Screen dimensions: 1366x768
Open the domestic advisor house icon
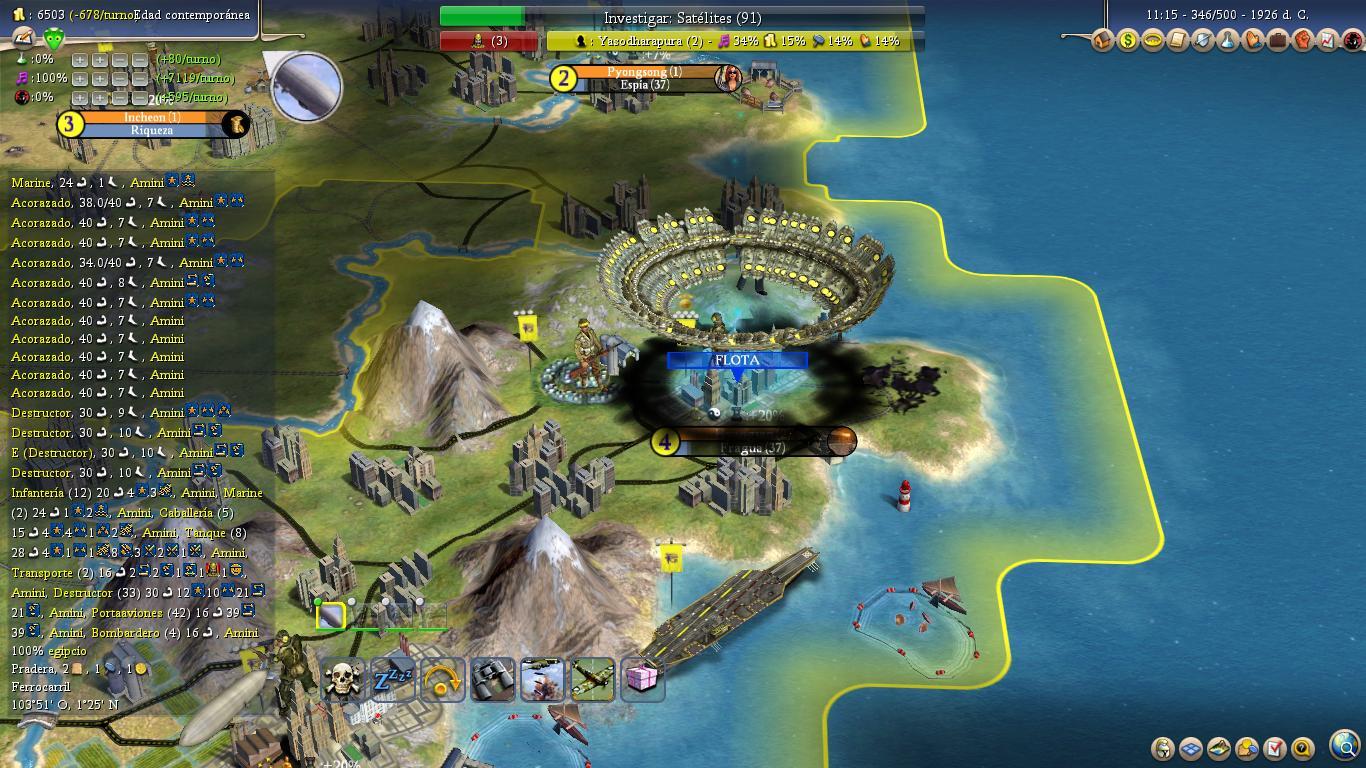coord(1102,41)
